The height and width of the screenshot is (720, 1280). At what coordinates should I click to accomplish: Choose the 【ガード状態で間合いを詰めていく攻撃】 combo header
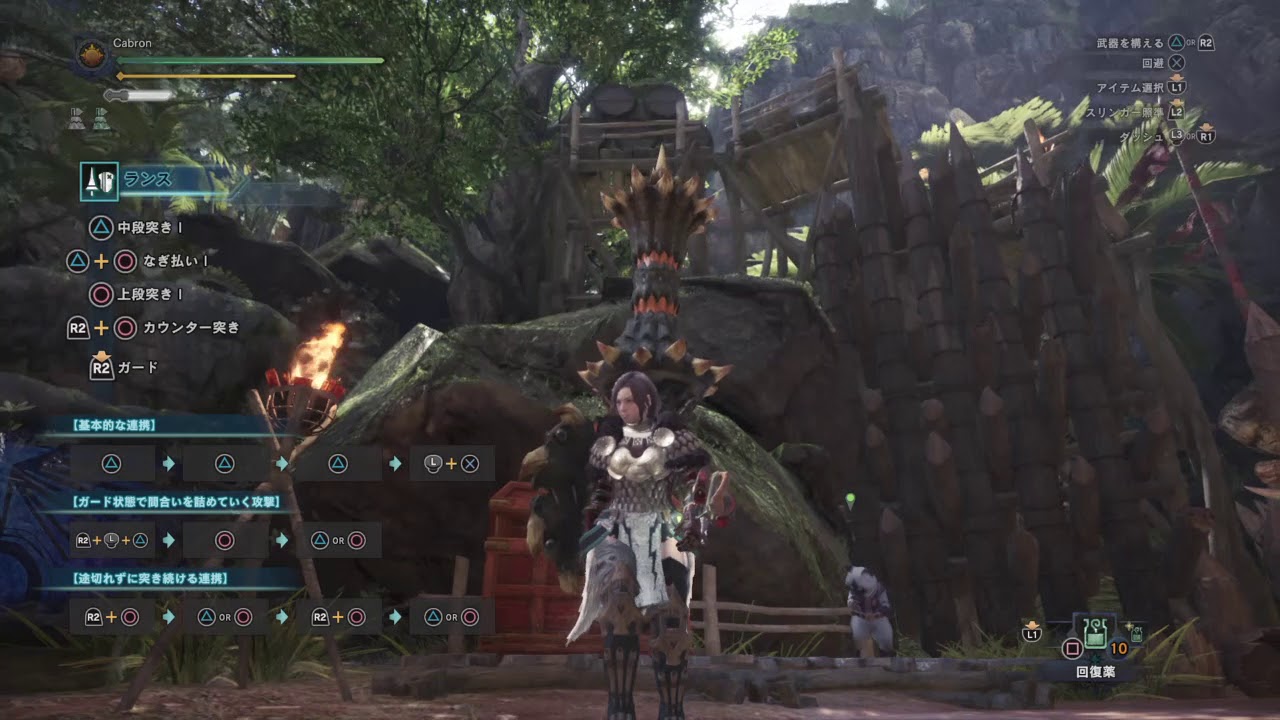click(x=176, y=502)
